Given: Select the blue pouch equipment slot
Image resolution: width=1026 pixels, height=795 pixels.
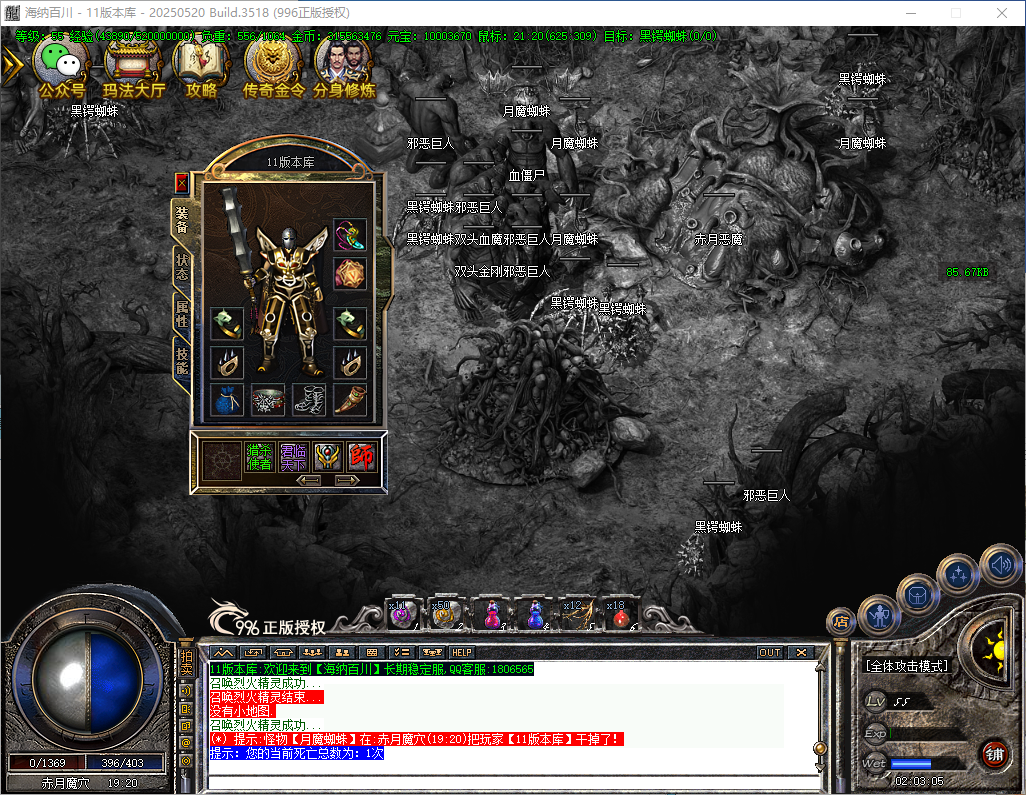Looking at the screenshot, I should click(x=227, y=400).
